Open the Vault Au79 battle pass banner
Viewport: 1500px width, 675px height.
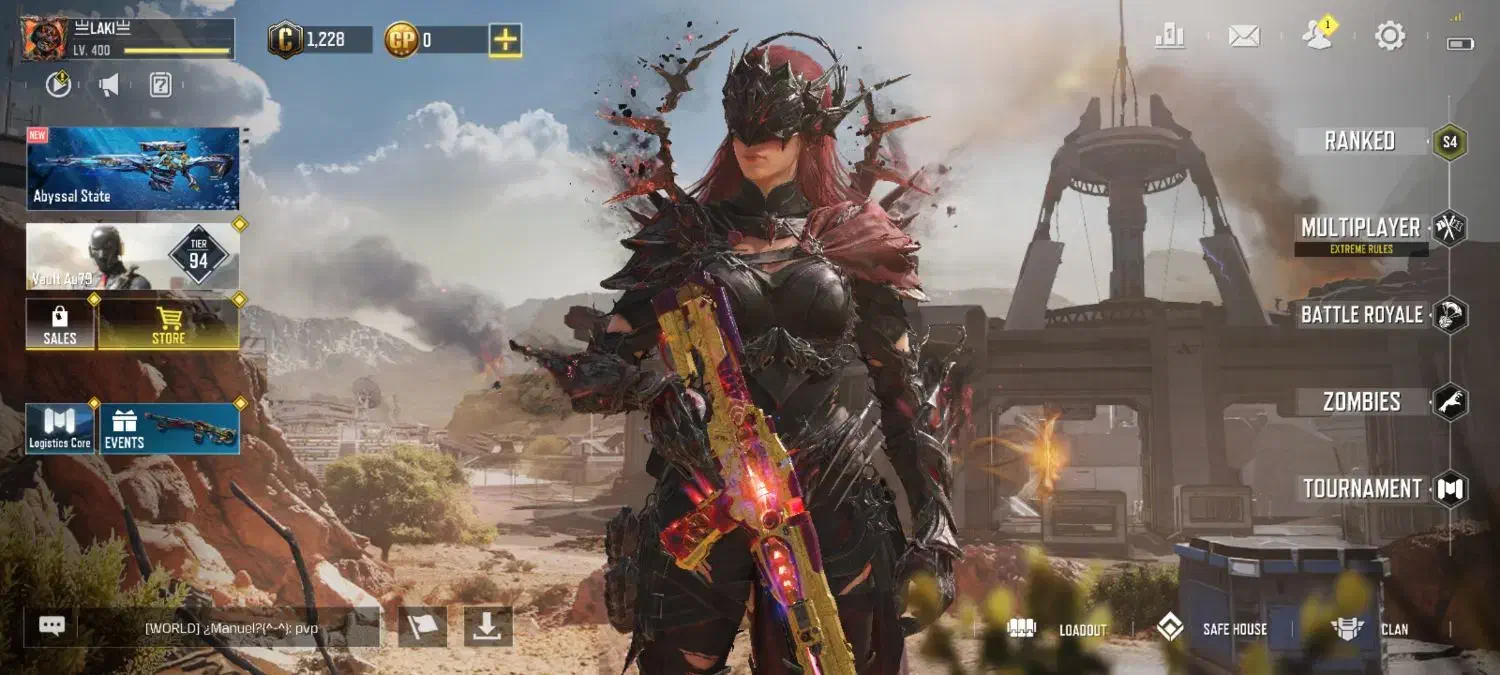[x=133, y=257]
